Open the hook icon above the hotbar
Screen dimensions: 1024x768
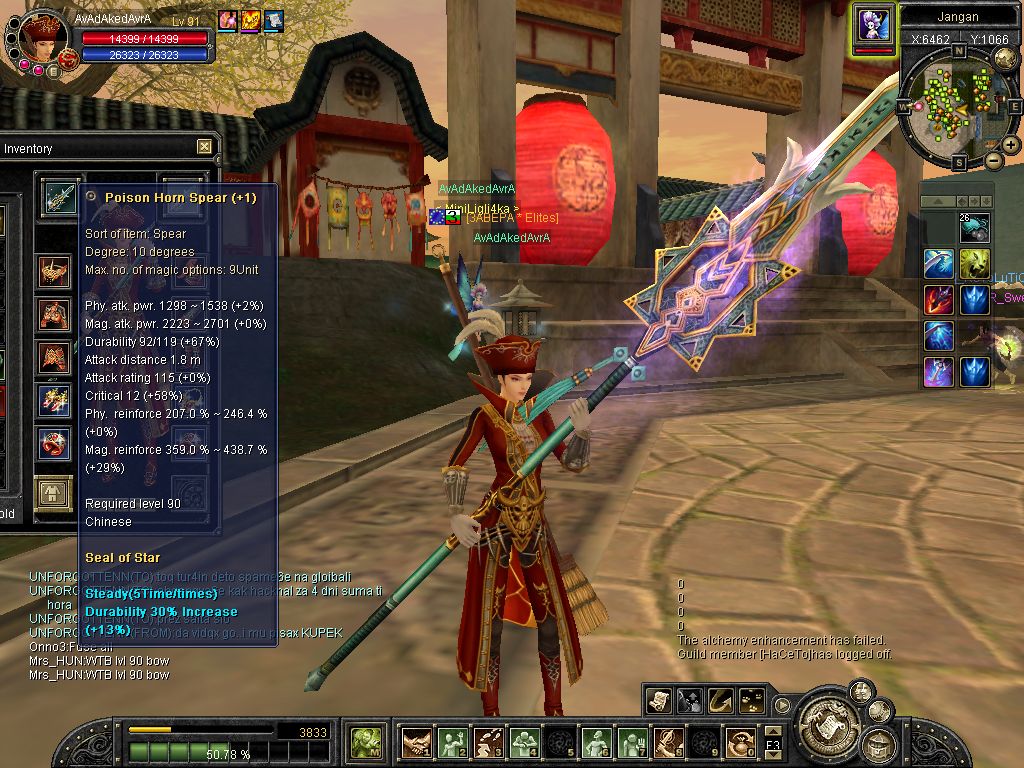[720, 701]
